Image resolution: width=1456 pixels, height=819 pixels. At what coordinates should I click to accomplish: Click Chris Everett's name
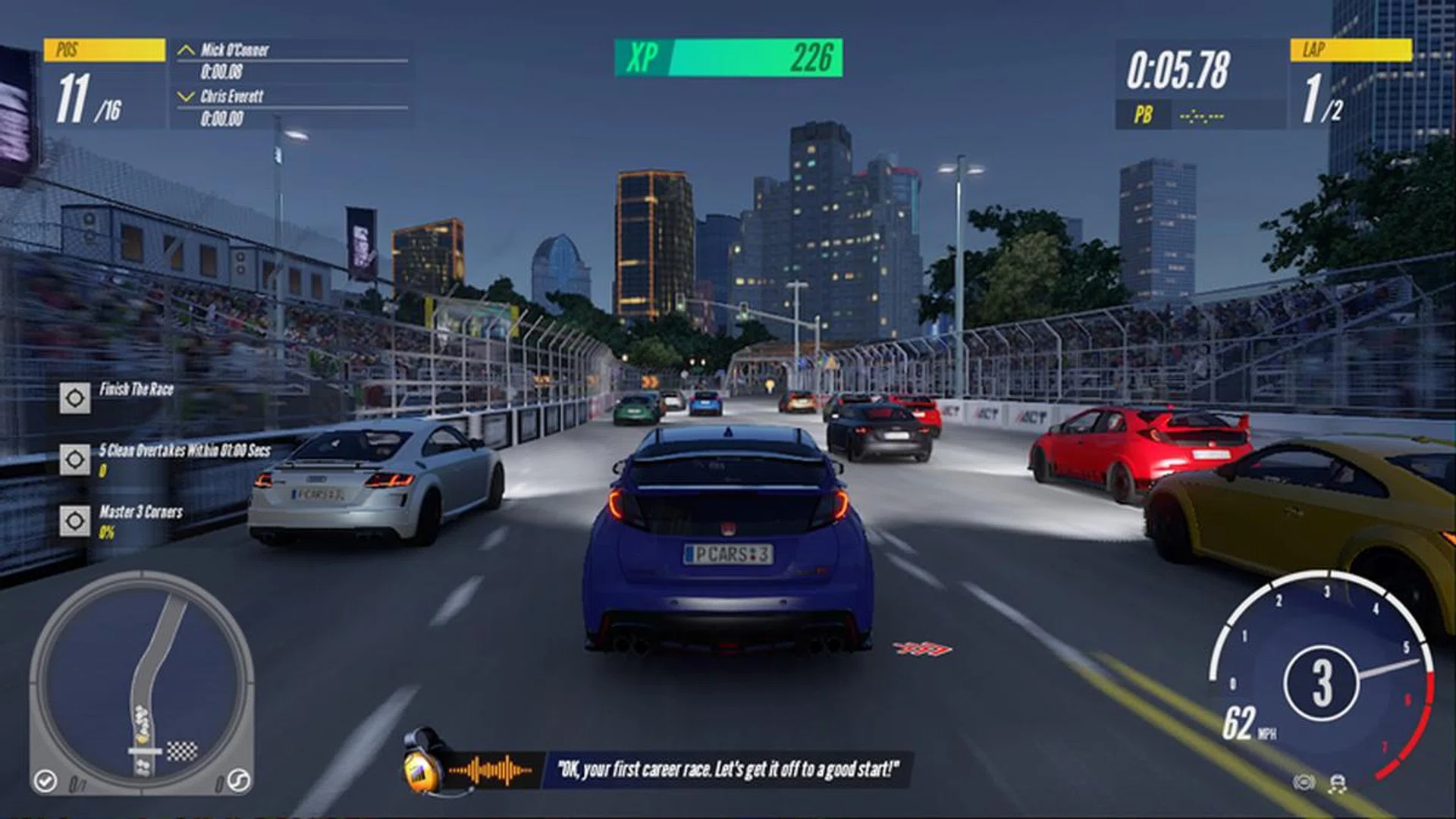(x=233, y=98)
